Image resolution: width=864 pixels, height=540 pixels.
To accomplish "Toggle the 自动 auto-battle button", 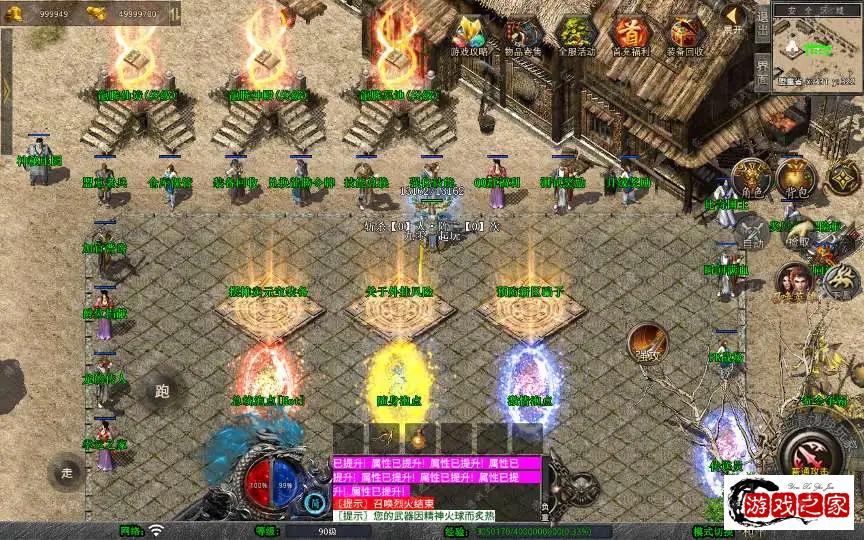I will [752, 233].
